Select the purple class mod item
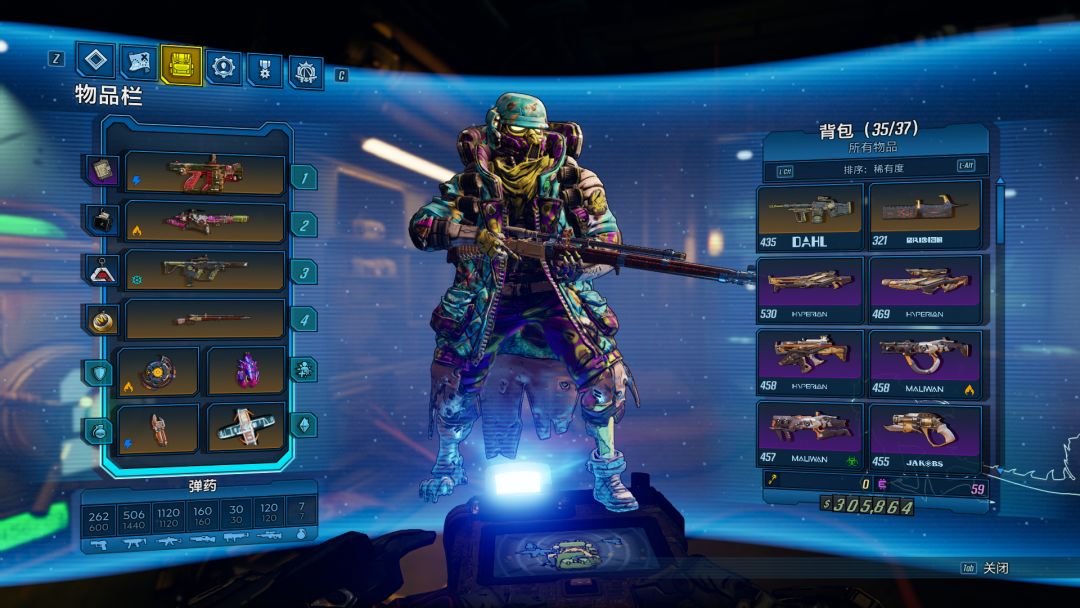The image size is (1080, 608). (246, 371)
